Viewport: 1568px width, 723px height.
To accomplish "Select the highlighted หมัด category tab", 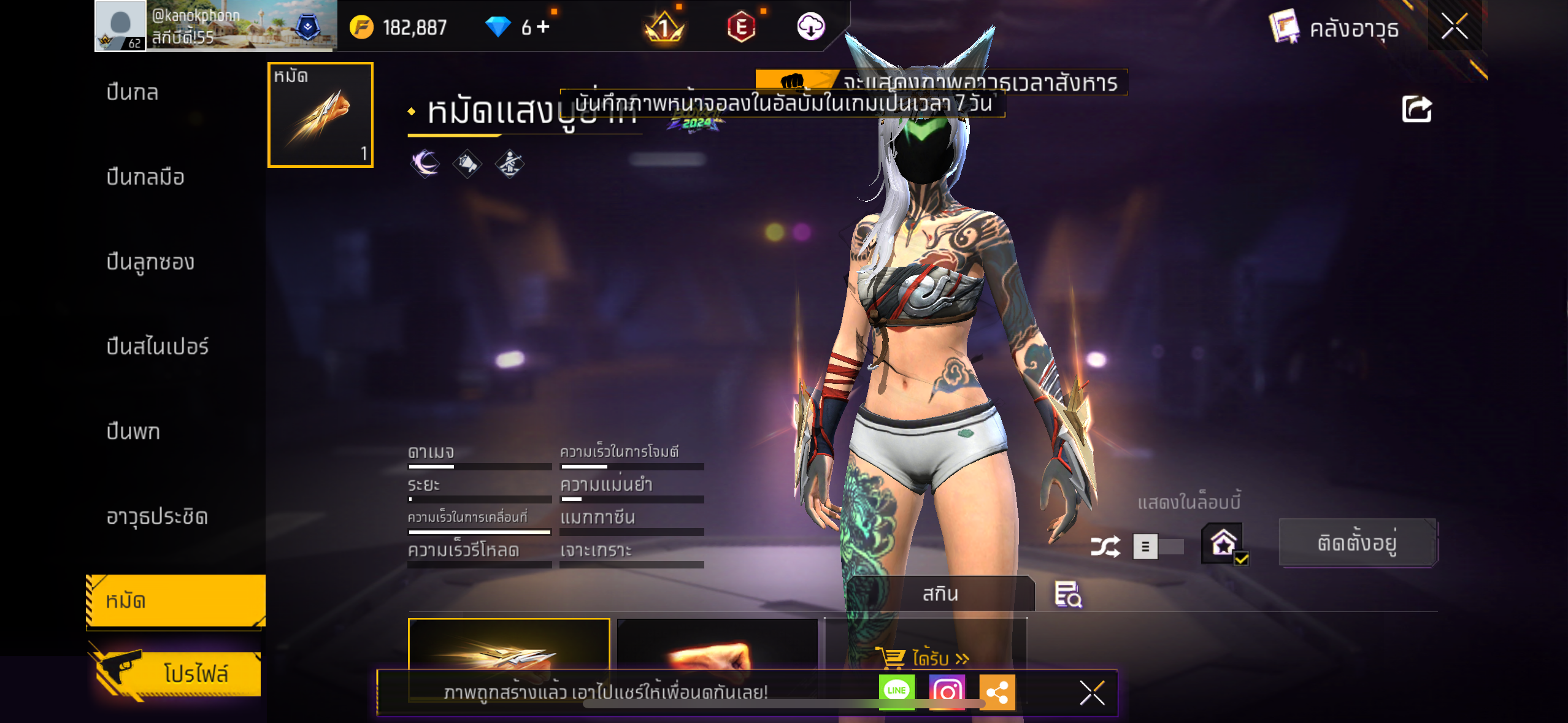I will 175,600.
